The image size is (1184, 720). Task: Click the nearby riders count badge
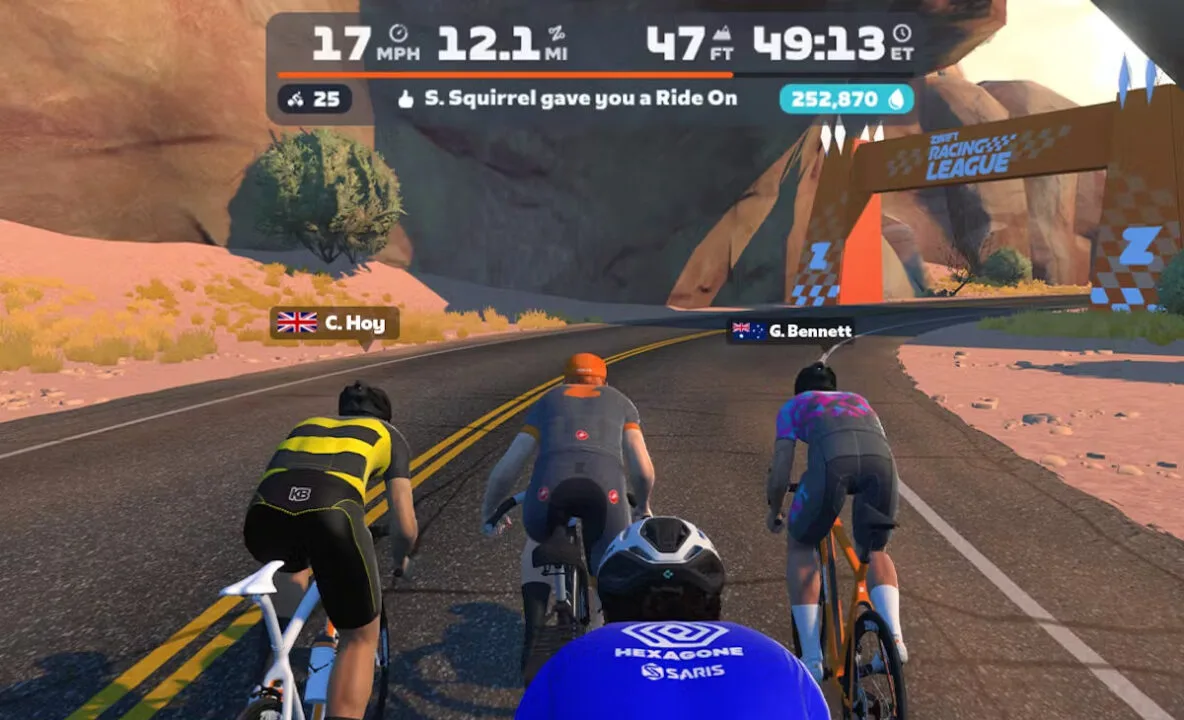click(314, 99)
